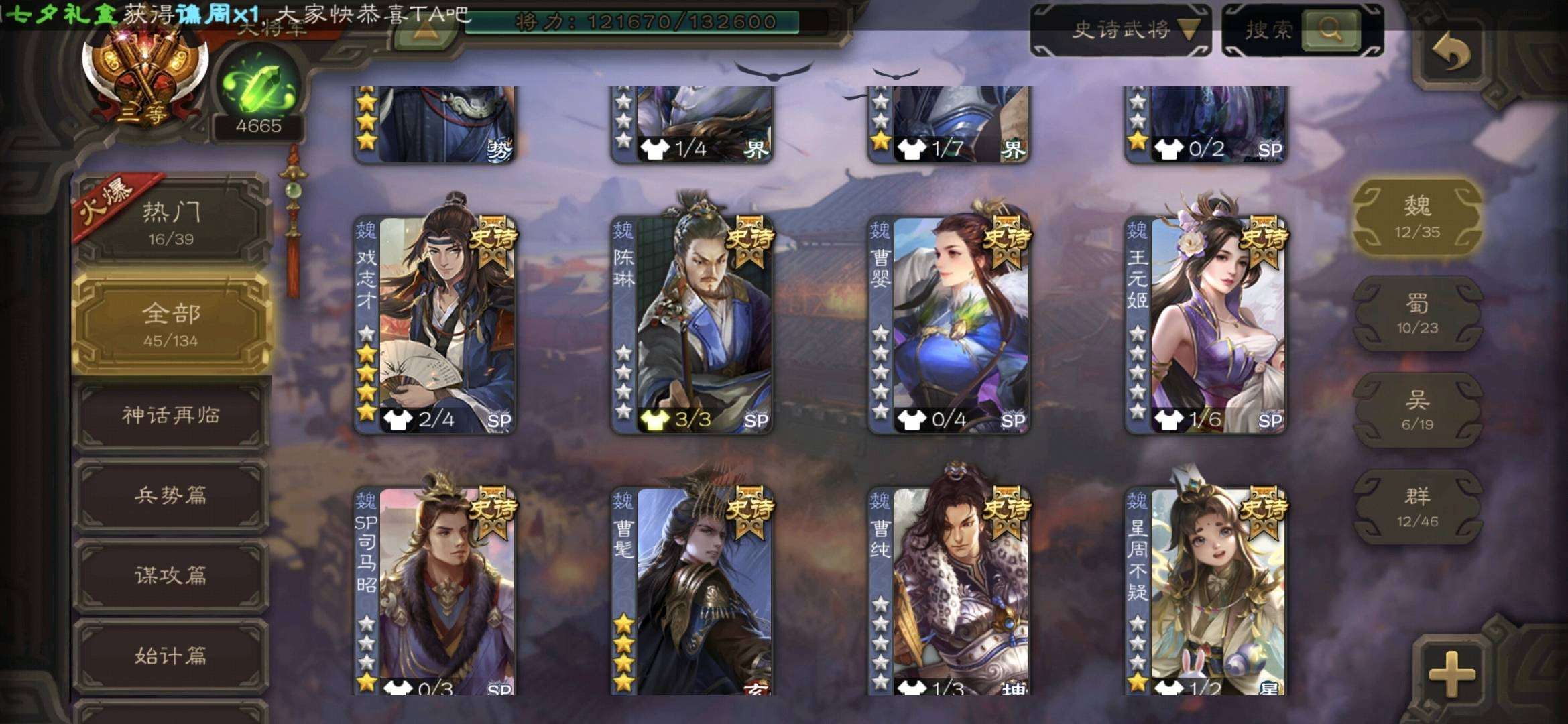Open the 史诗武将 rarity dropdown
Image resolution: width=1568 pixels, height=724 pixels.
coord(1121,29)
